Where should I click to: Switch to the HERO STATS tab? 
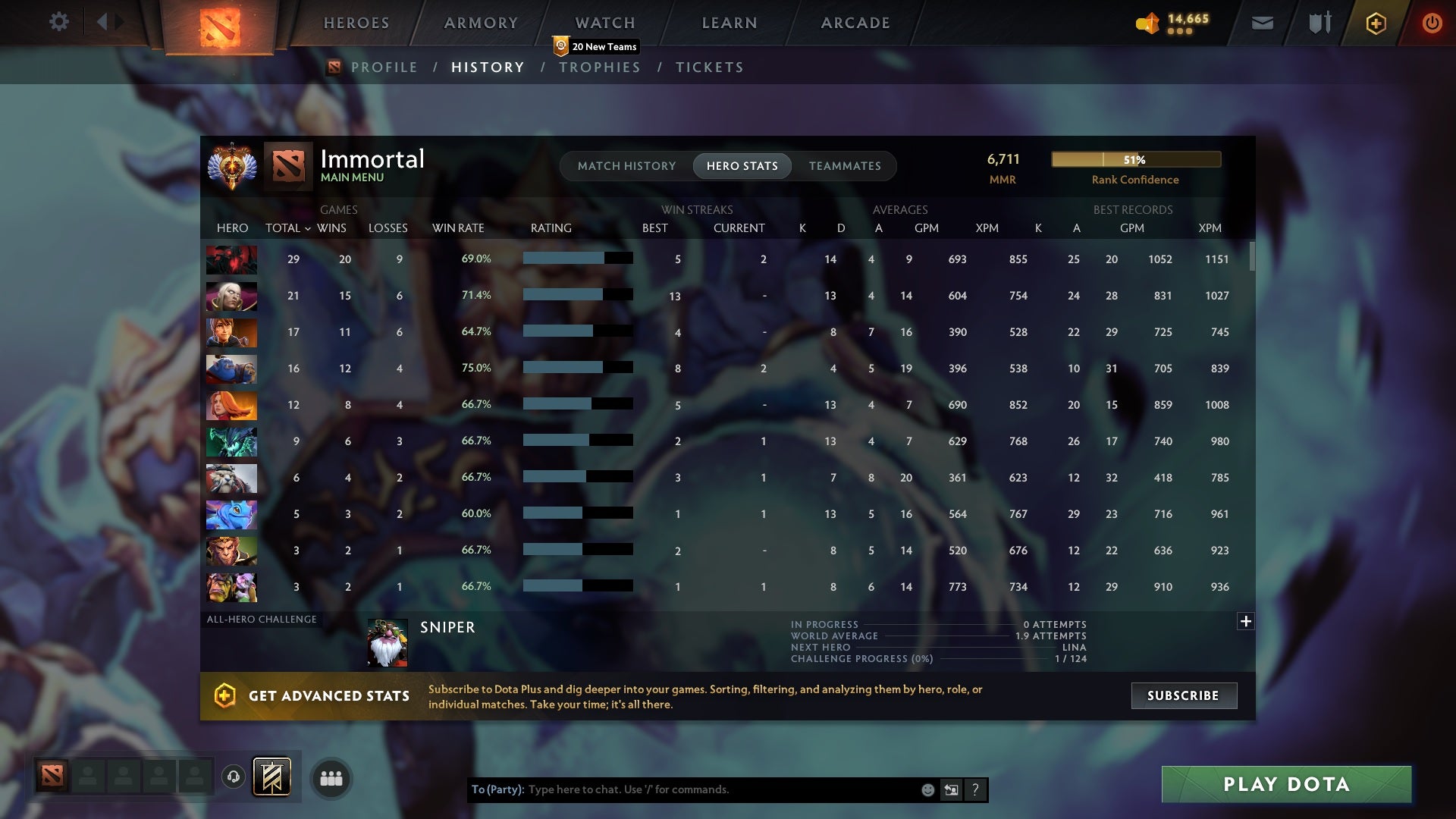[741, 166]
